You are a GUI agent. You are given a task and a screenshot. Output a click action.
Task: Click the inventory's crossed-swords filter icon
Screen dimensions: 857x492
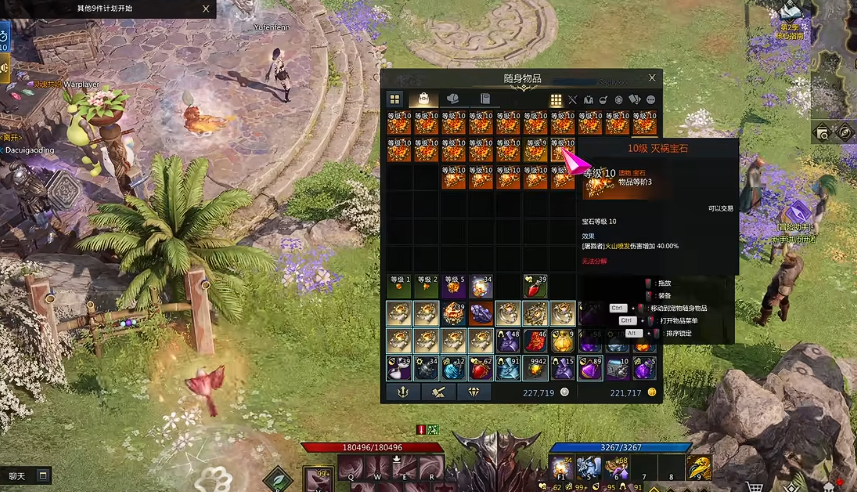point(573,100)
